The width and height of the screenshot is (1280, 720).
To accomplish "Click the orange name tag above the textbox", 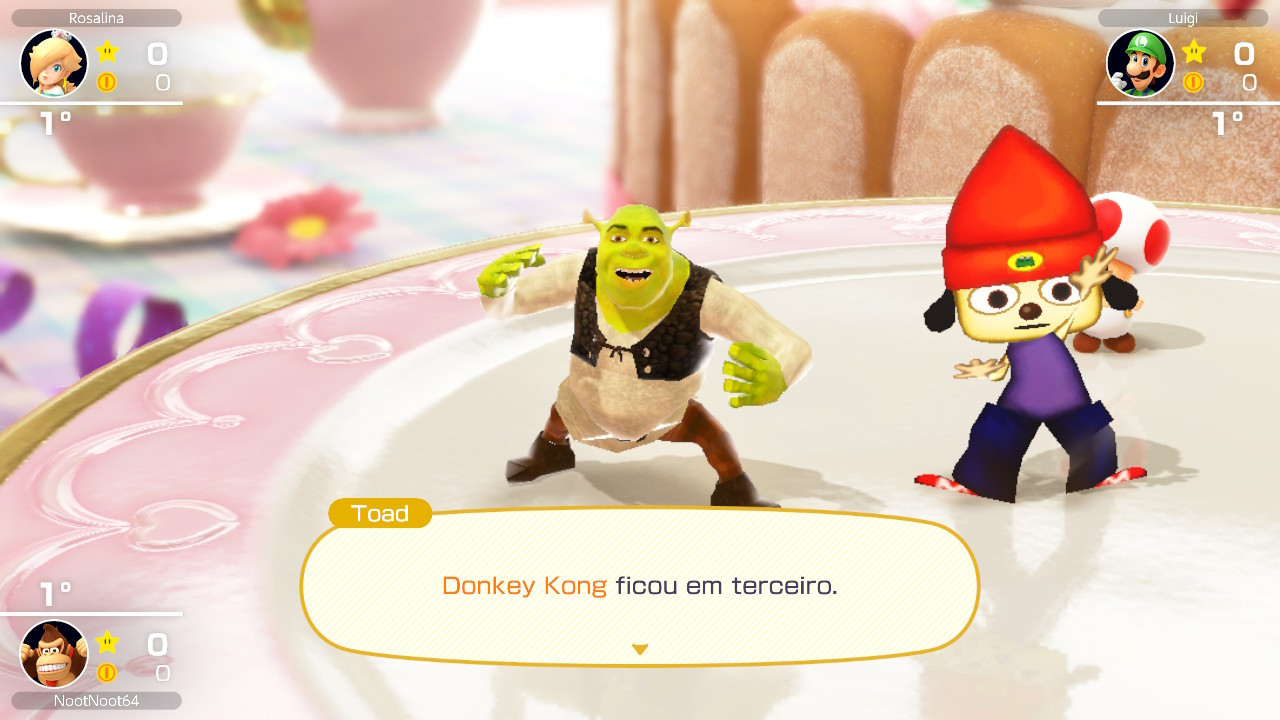I will click(x=380, y=514).
